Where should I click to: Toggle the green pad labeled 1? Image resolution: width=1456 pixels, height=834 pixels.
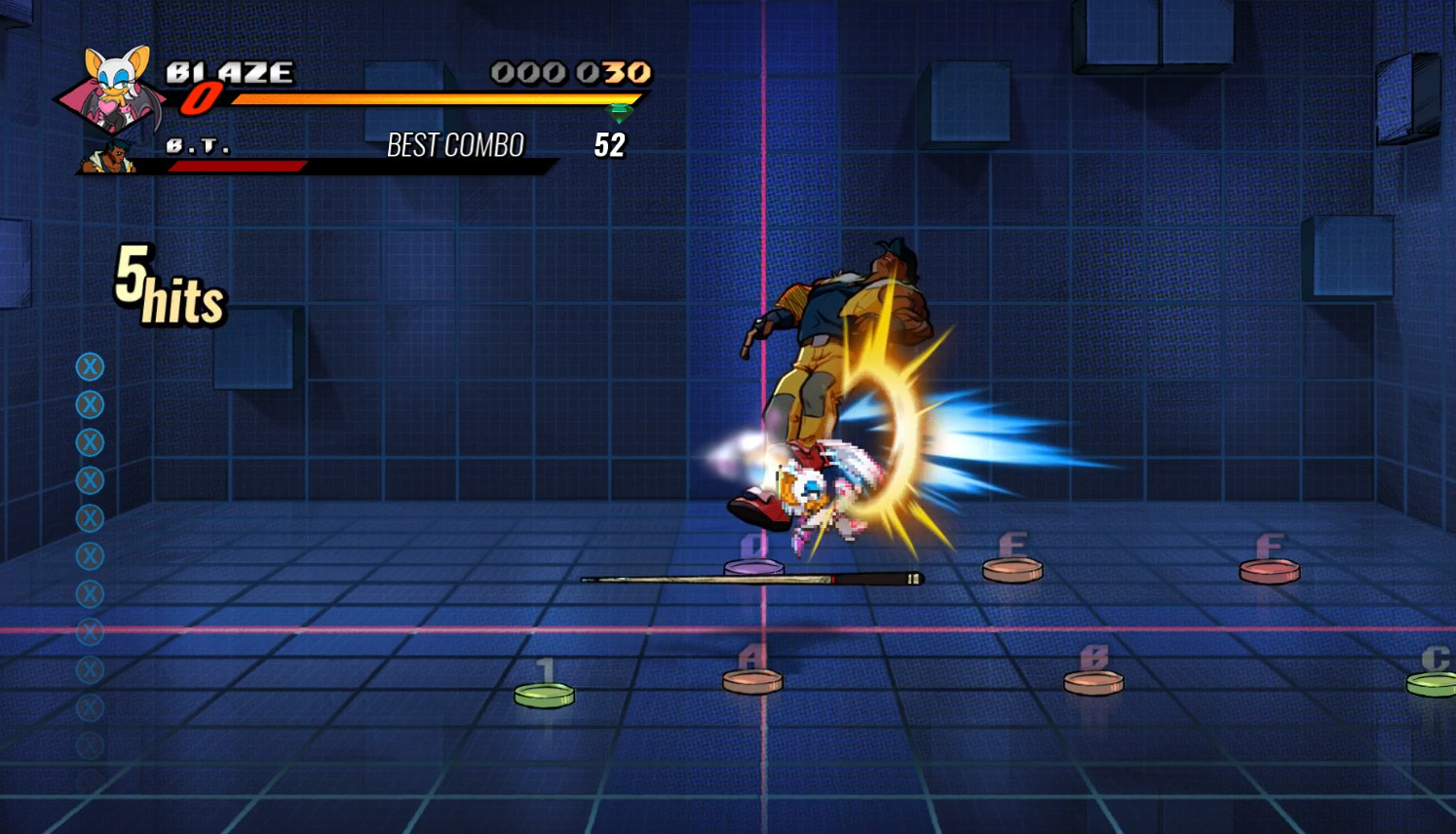[544, 692]
